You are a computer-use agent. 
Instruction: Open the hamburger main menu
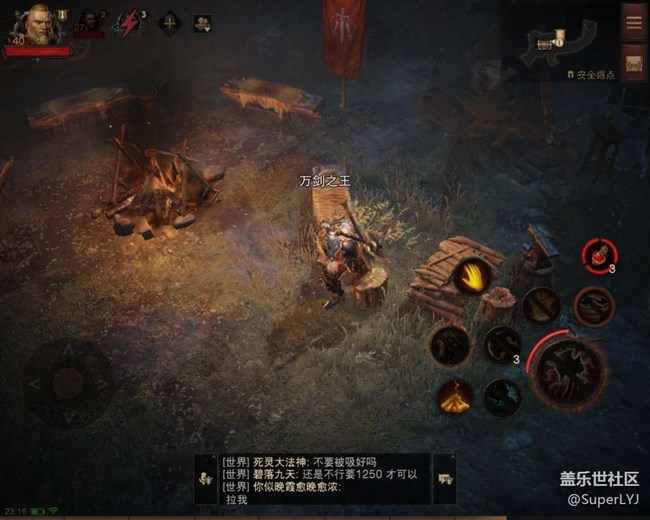pos(633,22)
